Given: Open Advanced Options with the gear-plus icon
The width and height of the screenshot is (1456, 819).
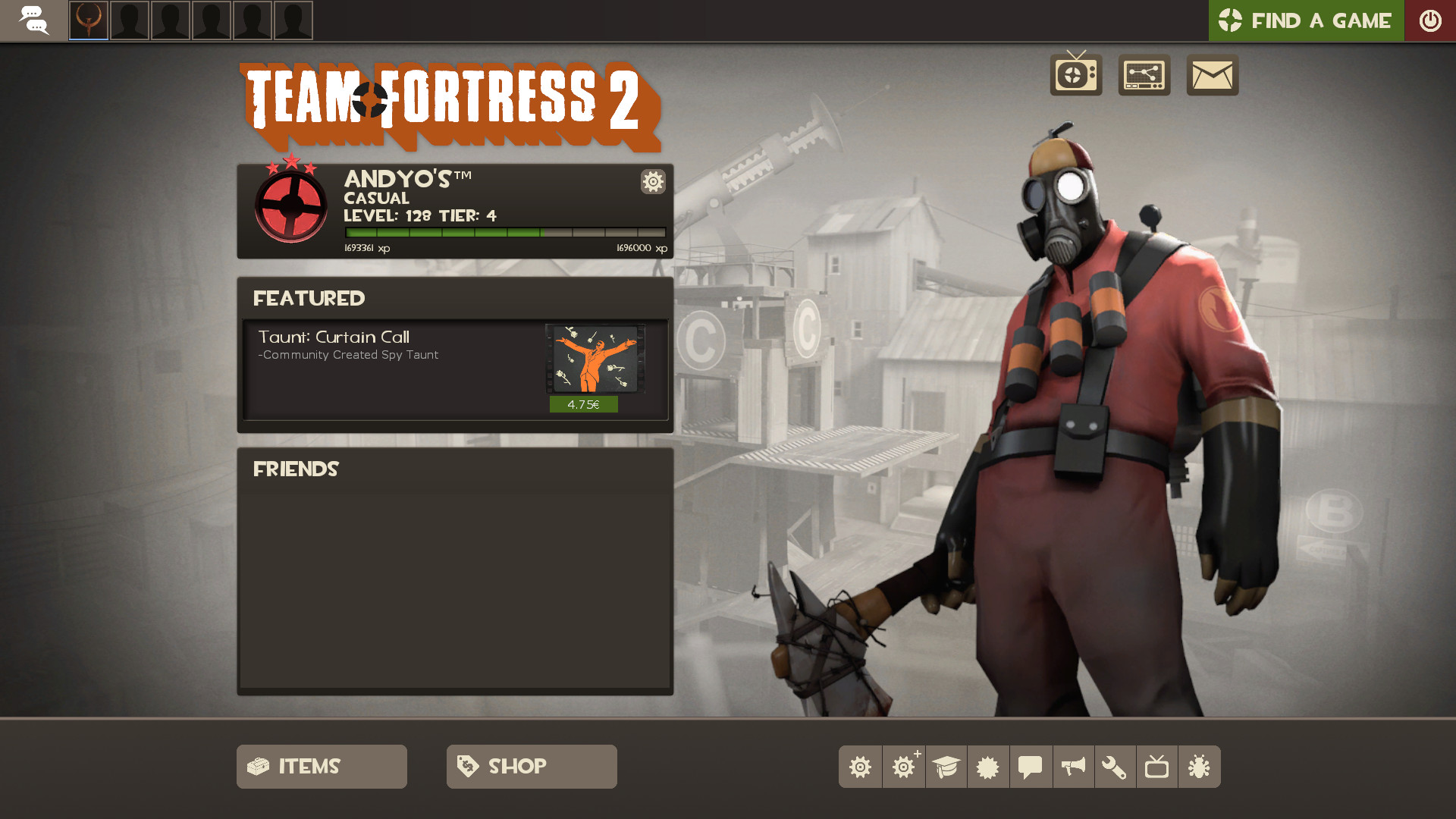Looking at the screenshot, I should click(903, 767).
